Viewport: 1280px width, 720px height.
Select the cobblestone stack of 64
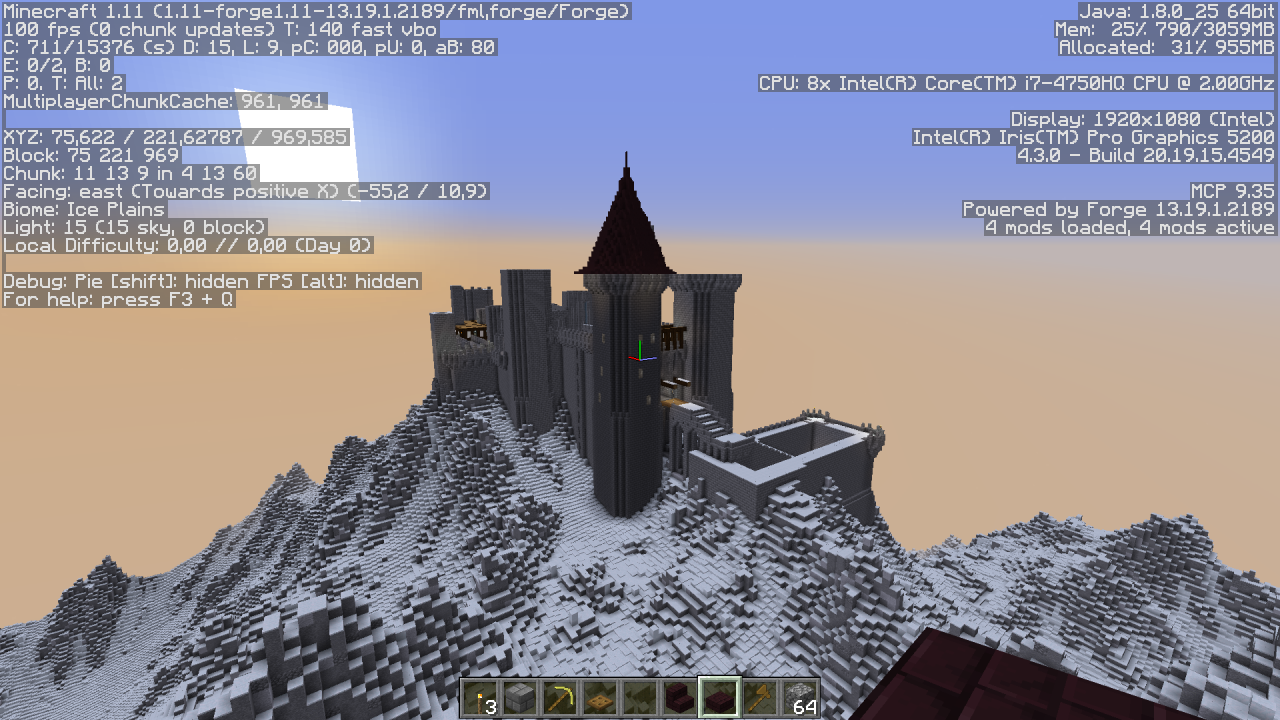click(x=800, y=698)
